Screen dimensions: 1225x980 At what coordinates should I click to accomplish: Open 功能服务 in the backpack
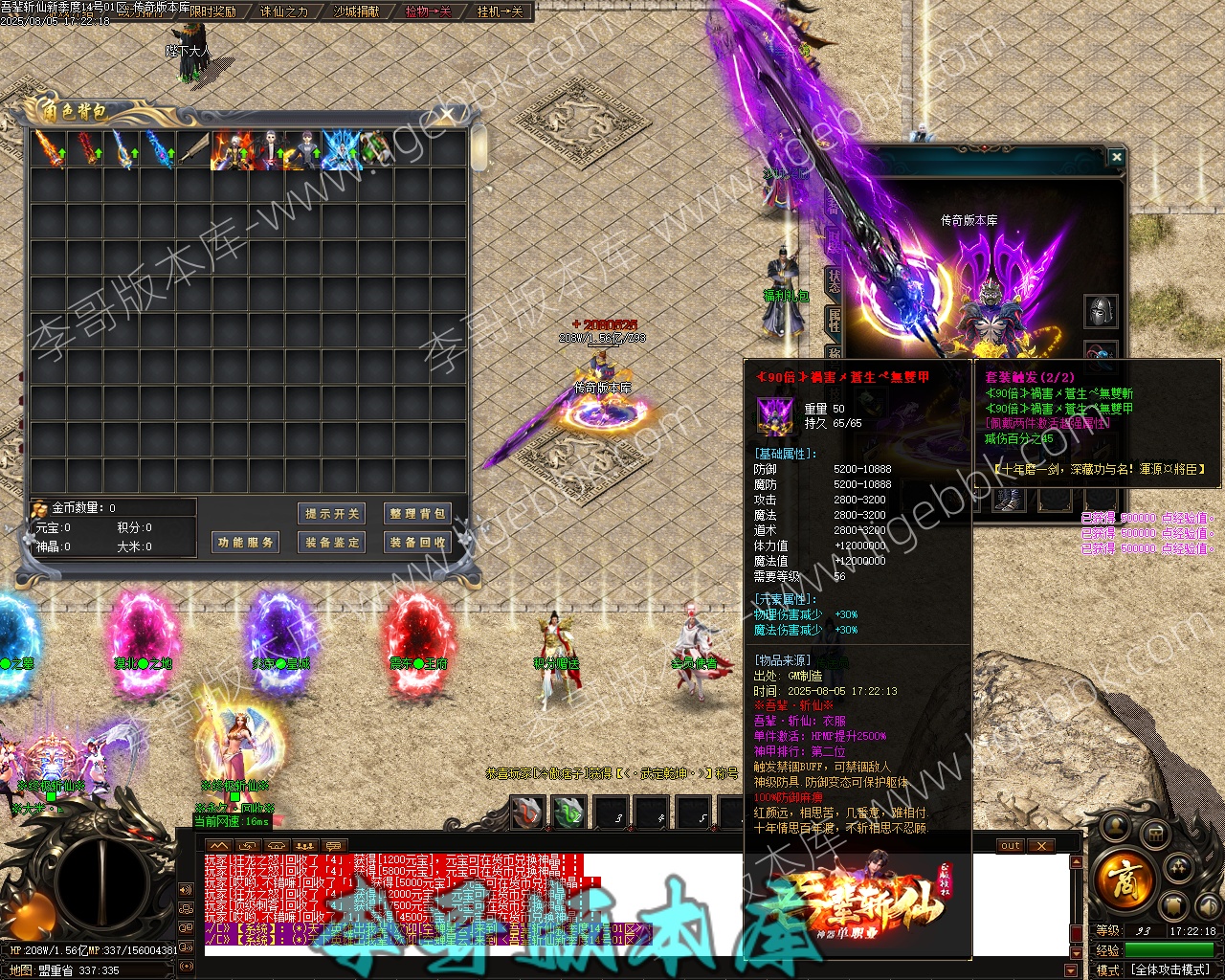[x=245, y=543]
